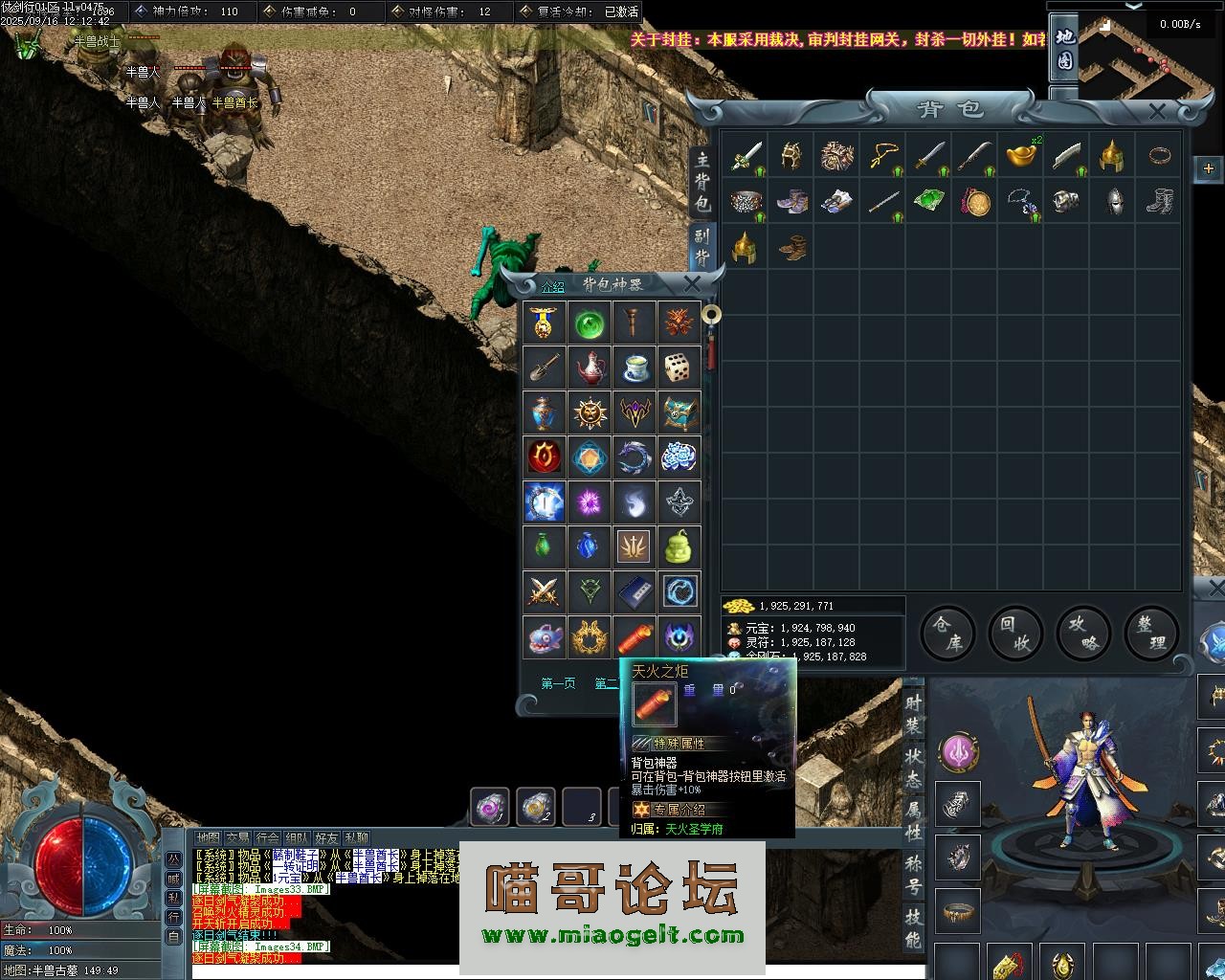Show the 技能 skills tab

(x=914, y=928)
